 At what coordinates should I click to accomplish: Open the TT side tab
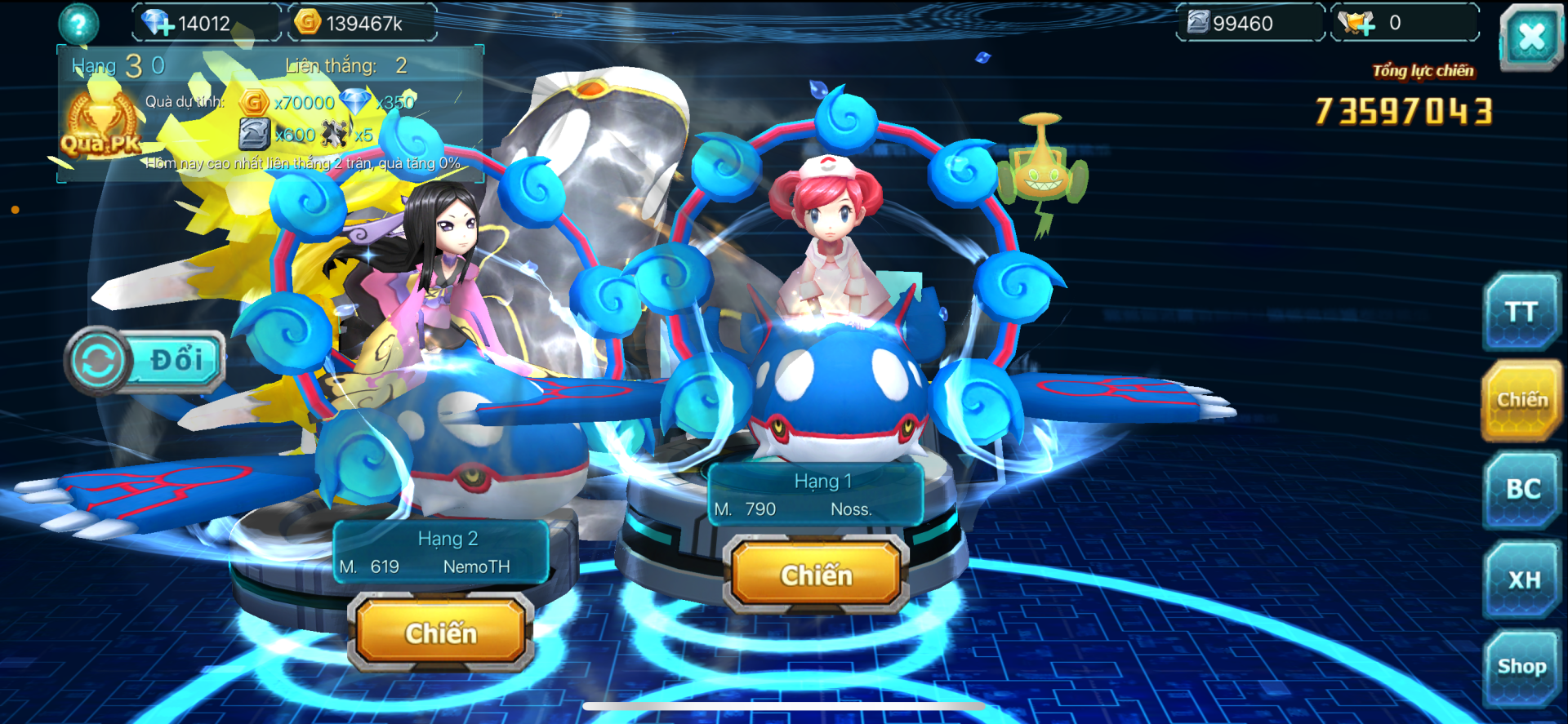[x=1521, y=313]
